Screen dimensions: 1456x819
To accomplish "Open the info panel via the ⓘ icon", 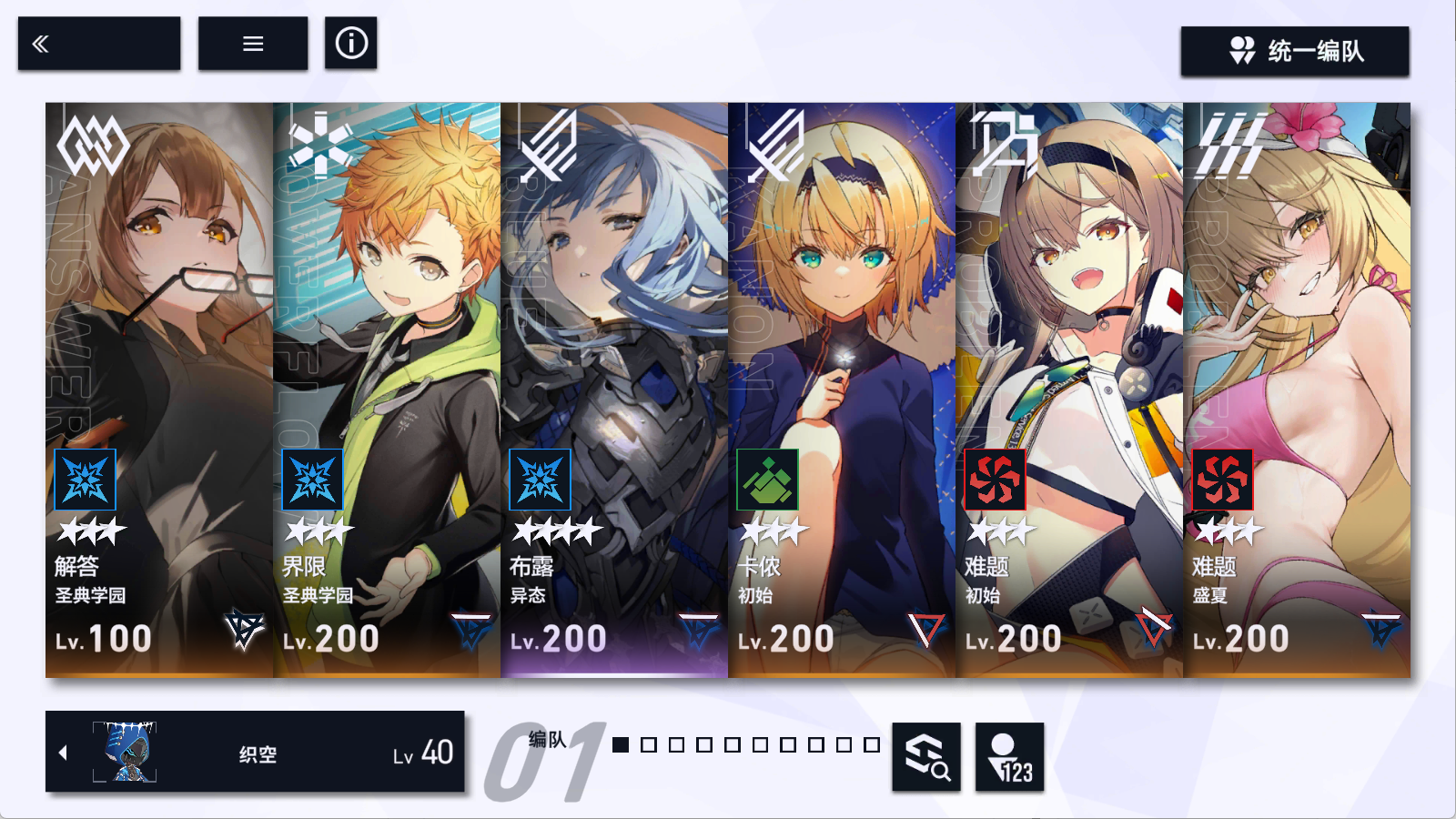I will click(x=351, y=42).
